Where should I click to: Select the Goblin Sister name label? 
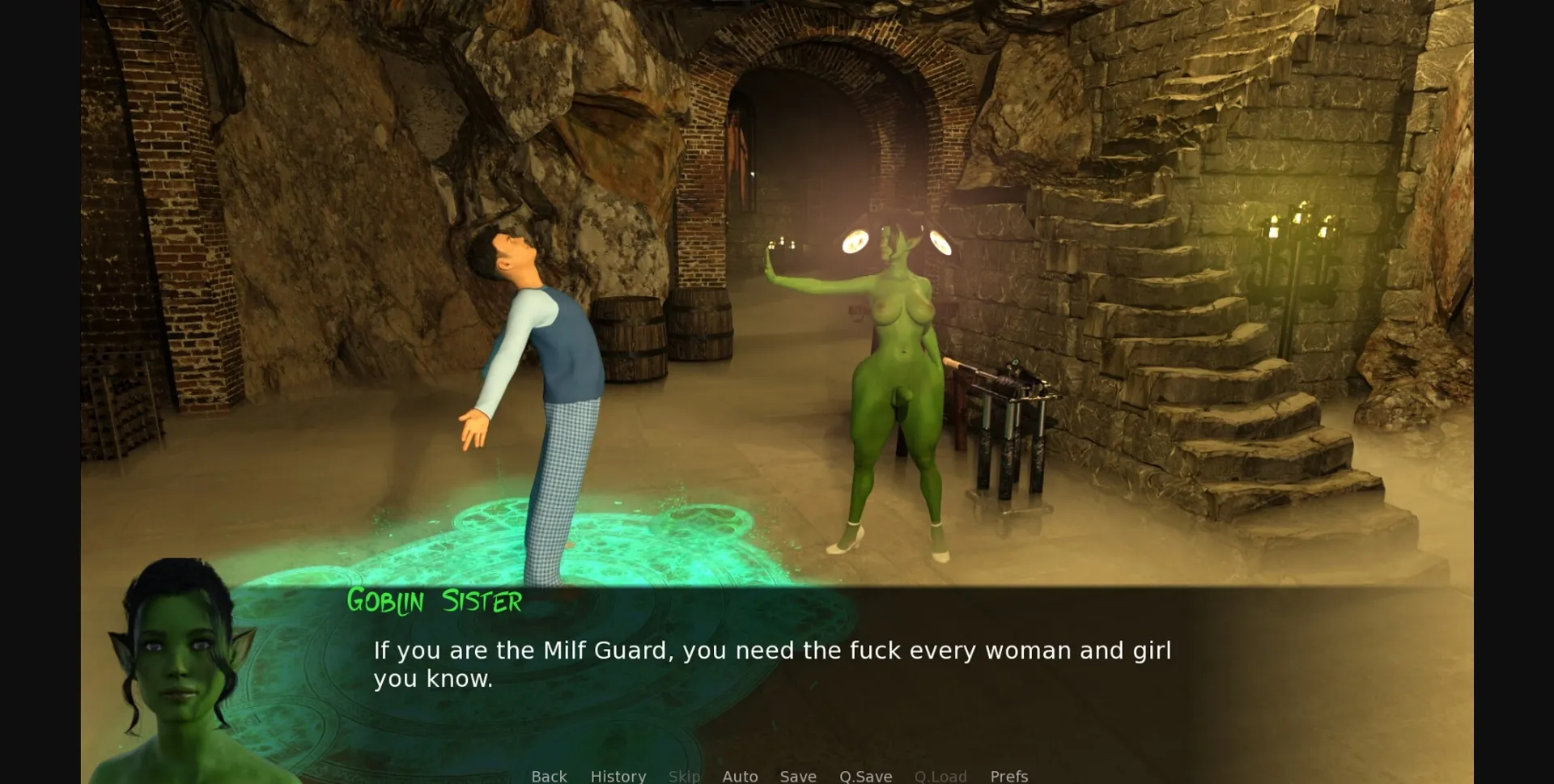(434, 602)
